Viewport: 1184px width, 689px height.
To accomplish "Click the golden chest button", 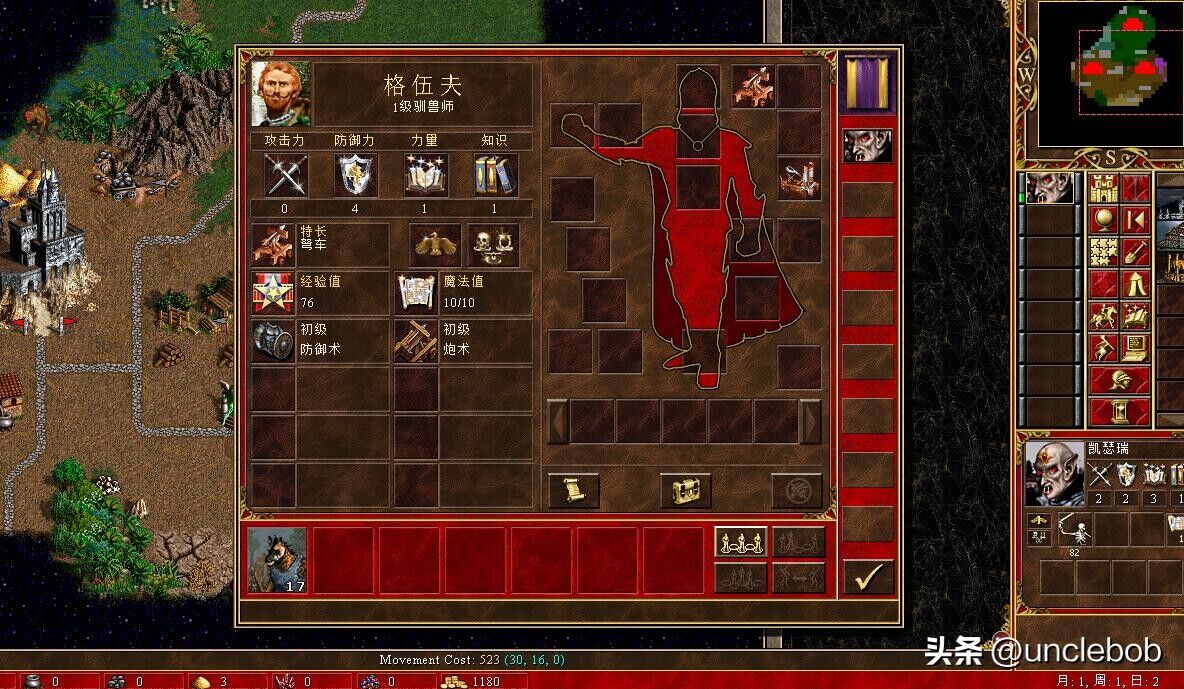I will click(685, 490).
